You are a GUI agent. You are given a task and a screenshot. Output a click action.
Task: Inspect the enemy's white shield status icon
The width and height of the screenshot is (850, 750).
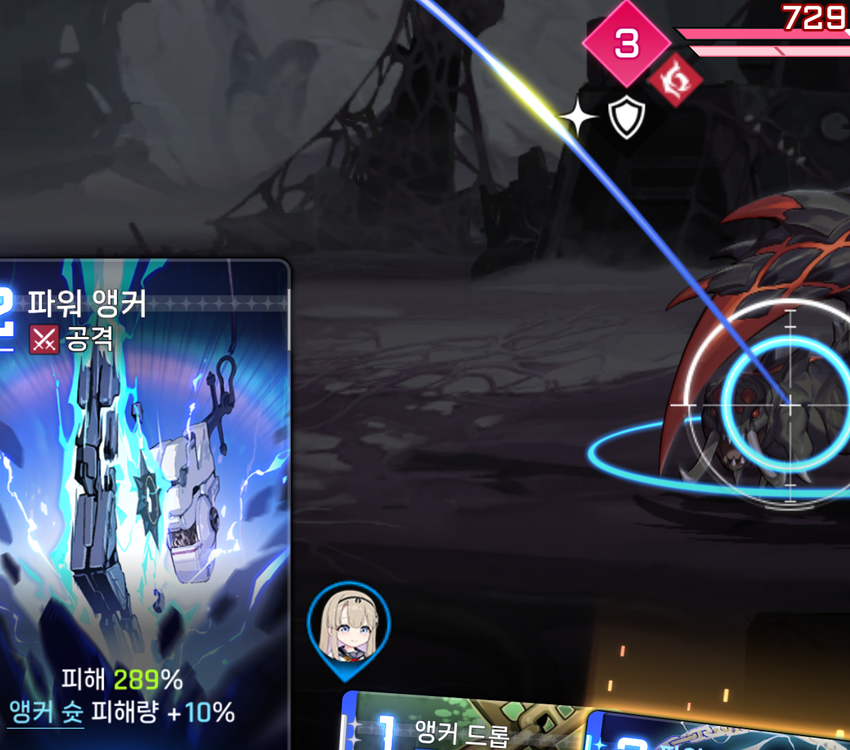(x=626, y=119)
